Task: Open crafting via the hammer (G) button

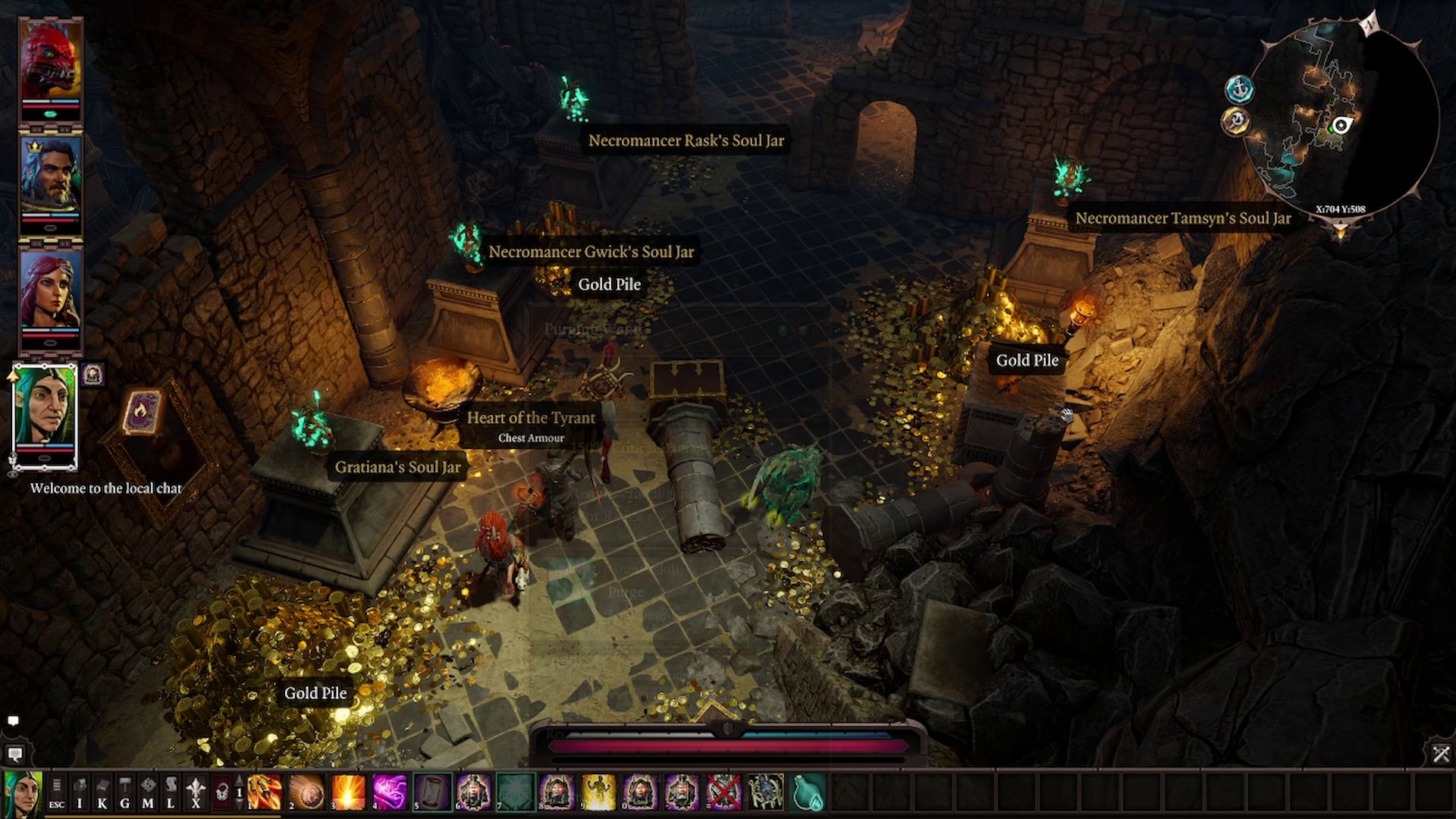Action: point(125,793)
